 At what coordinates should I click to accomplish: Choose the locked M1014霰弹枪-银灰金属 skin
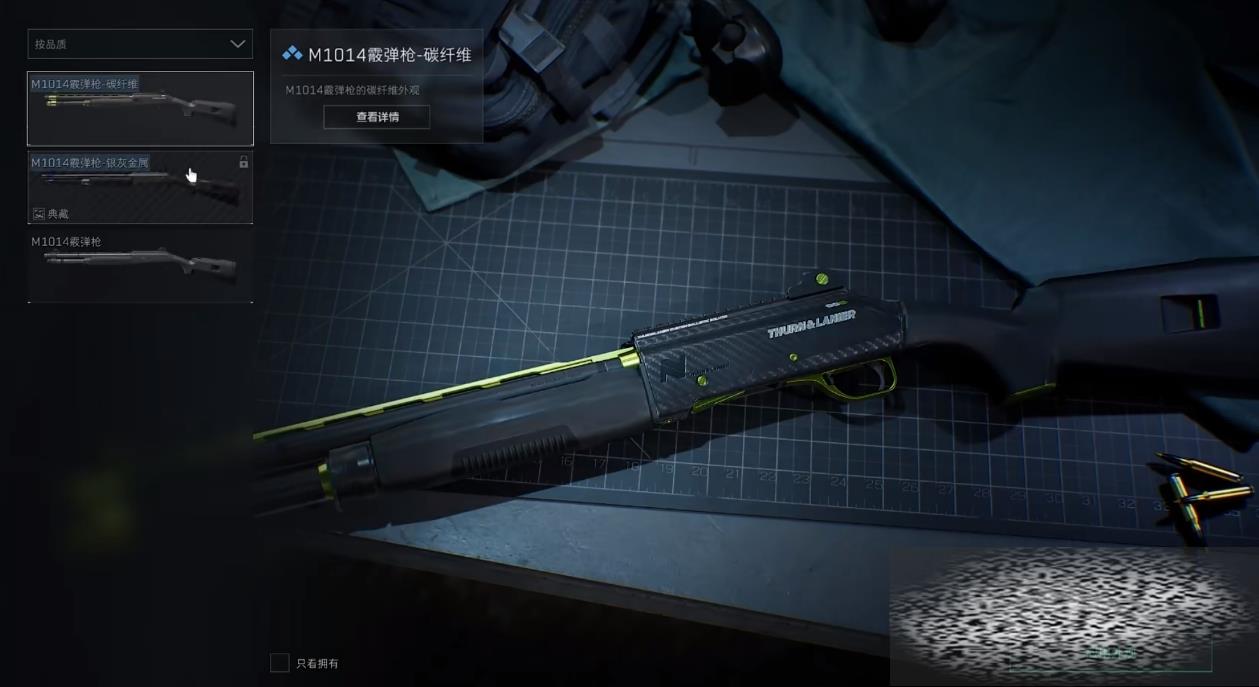(x=140, y=187)
